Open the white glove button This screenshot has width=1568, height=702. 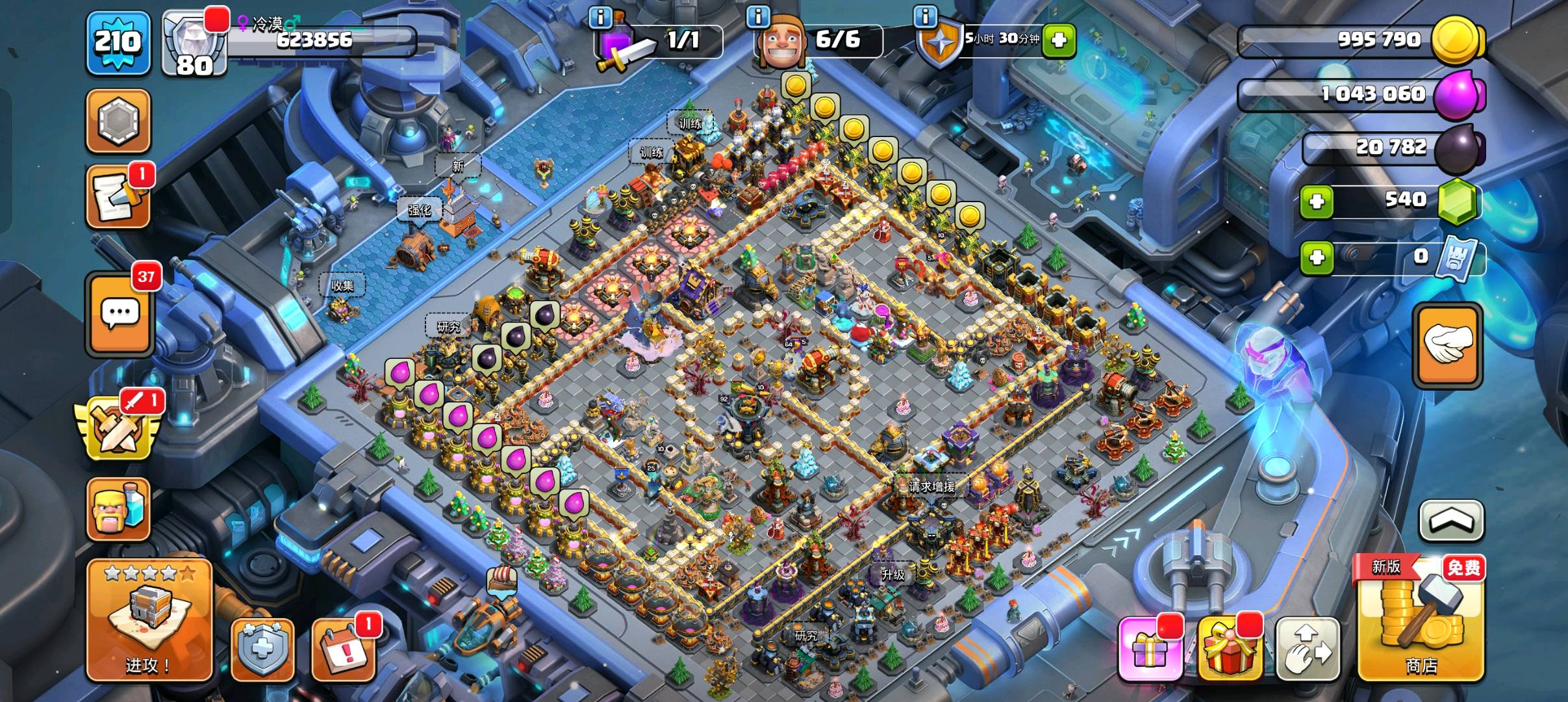pyautogui.click(x=1448, y=345)
